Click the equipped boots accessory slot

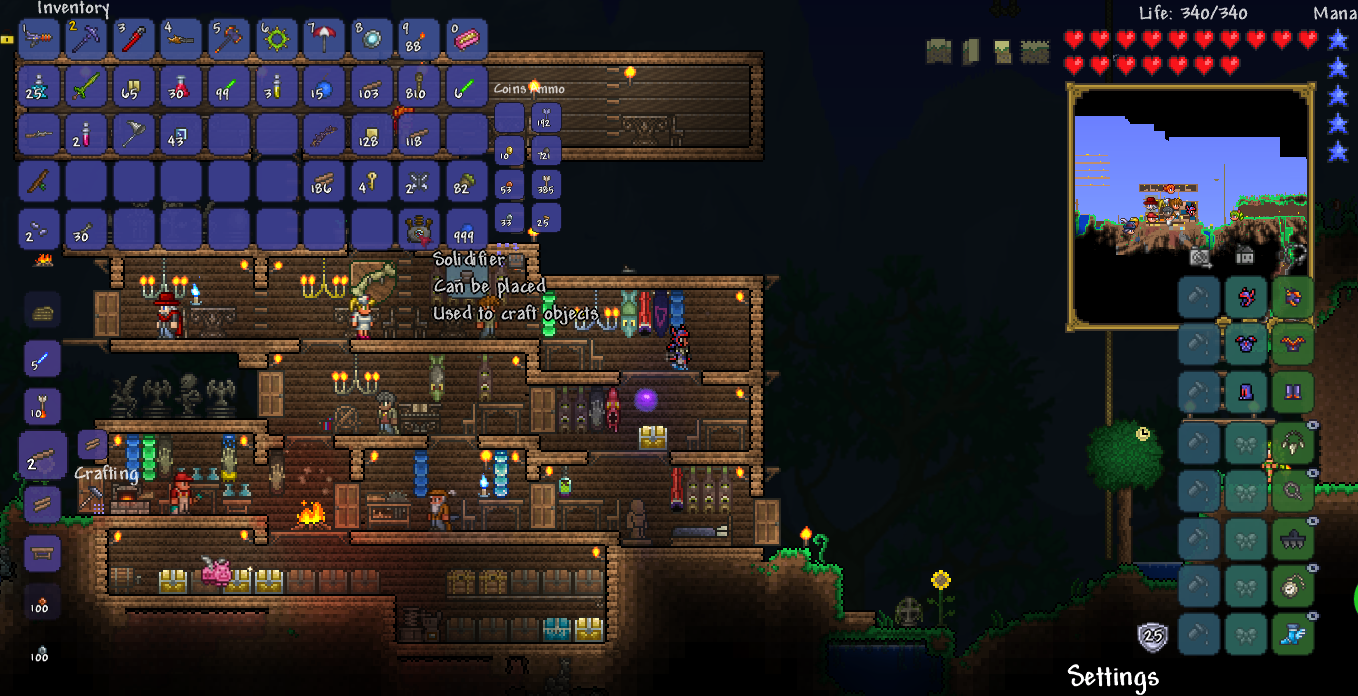(x=1292, y=633)
